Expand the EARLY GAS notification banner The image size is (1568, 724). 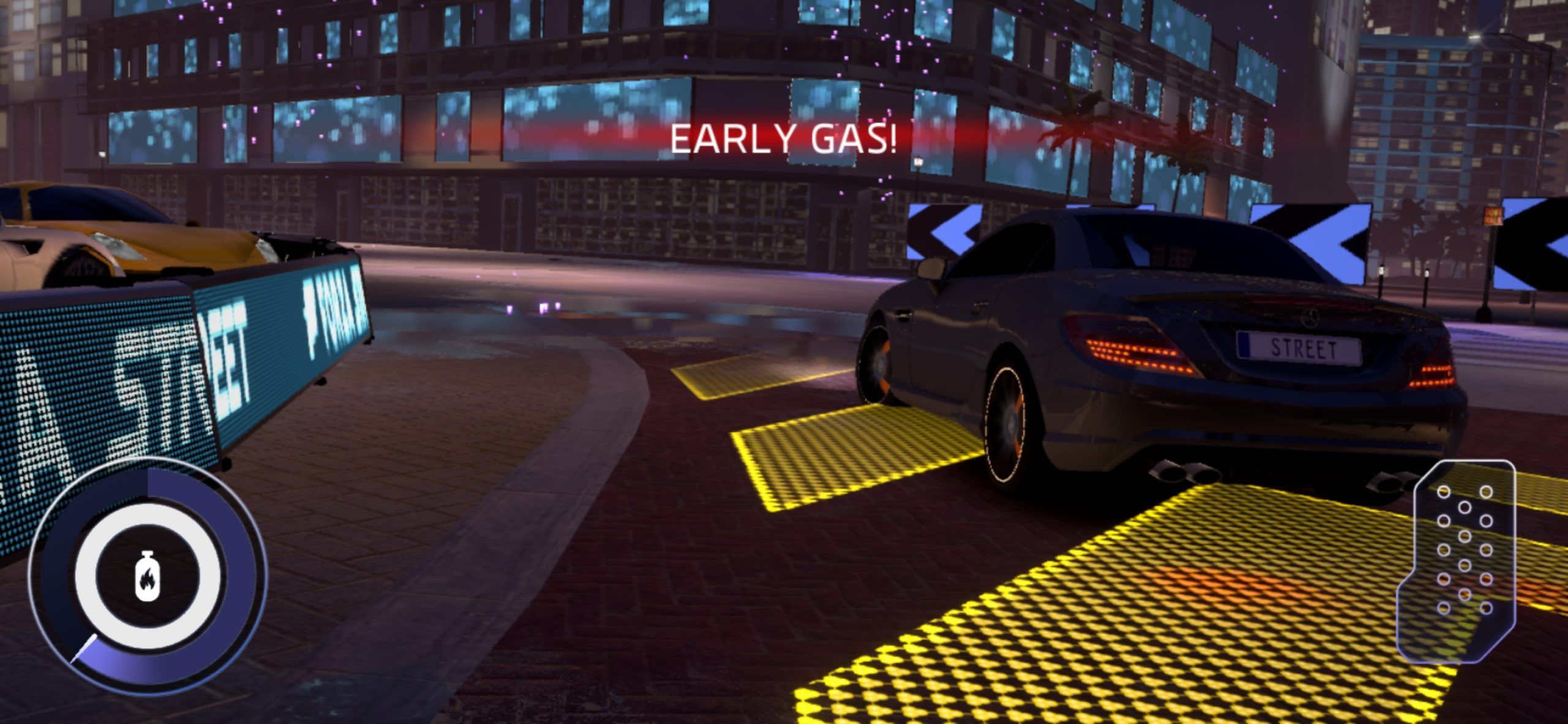(x=784, y=141)
